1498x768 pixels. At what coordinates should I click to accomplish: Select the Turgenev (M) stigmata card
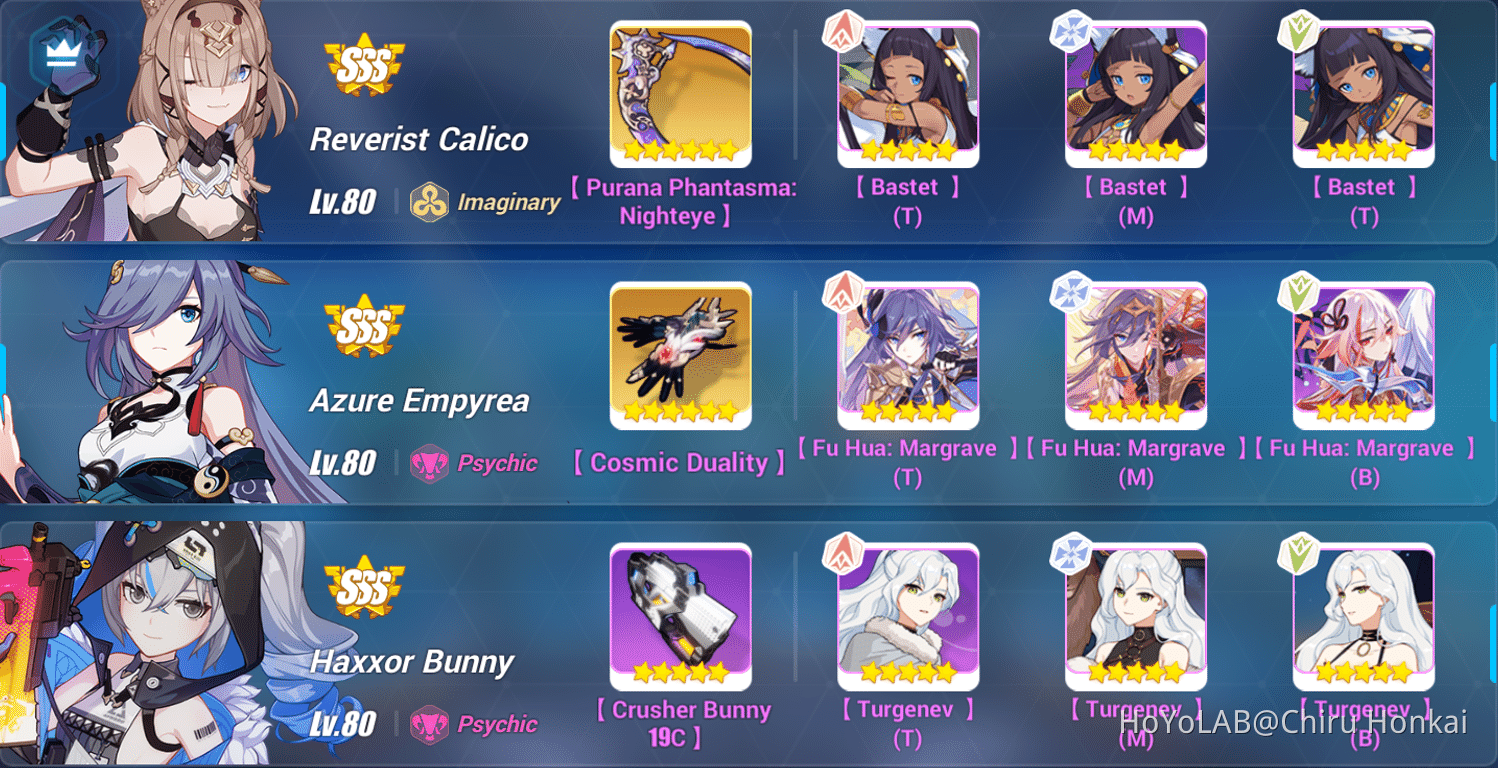point(1136,617)
